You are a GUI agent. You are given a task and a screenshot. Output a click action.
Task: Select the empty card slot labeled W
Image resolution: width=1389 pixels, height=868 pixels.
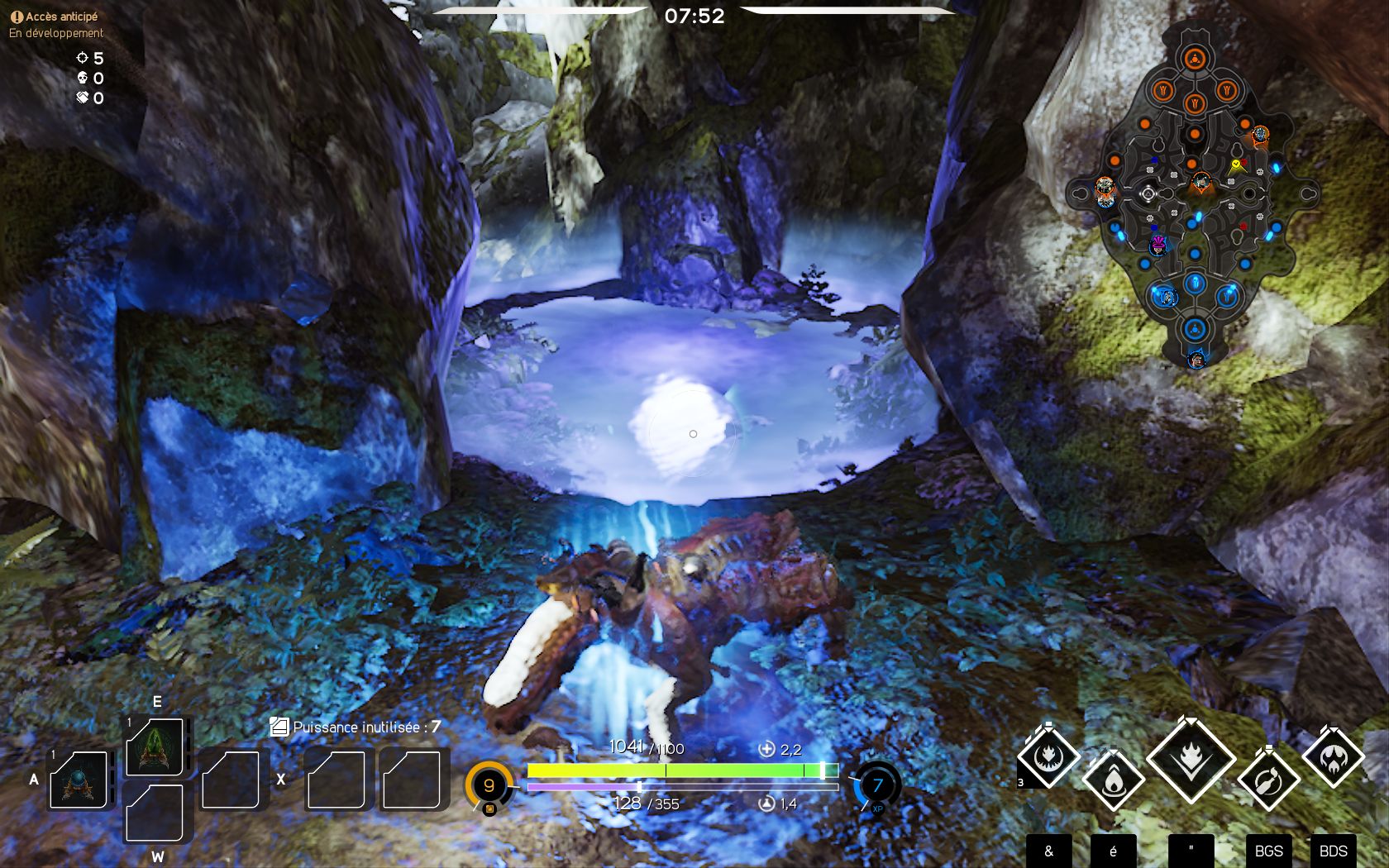156,814
